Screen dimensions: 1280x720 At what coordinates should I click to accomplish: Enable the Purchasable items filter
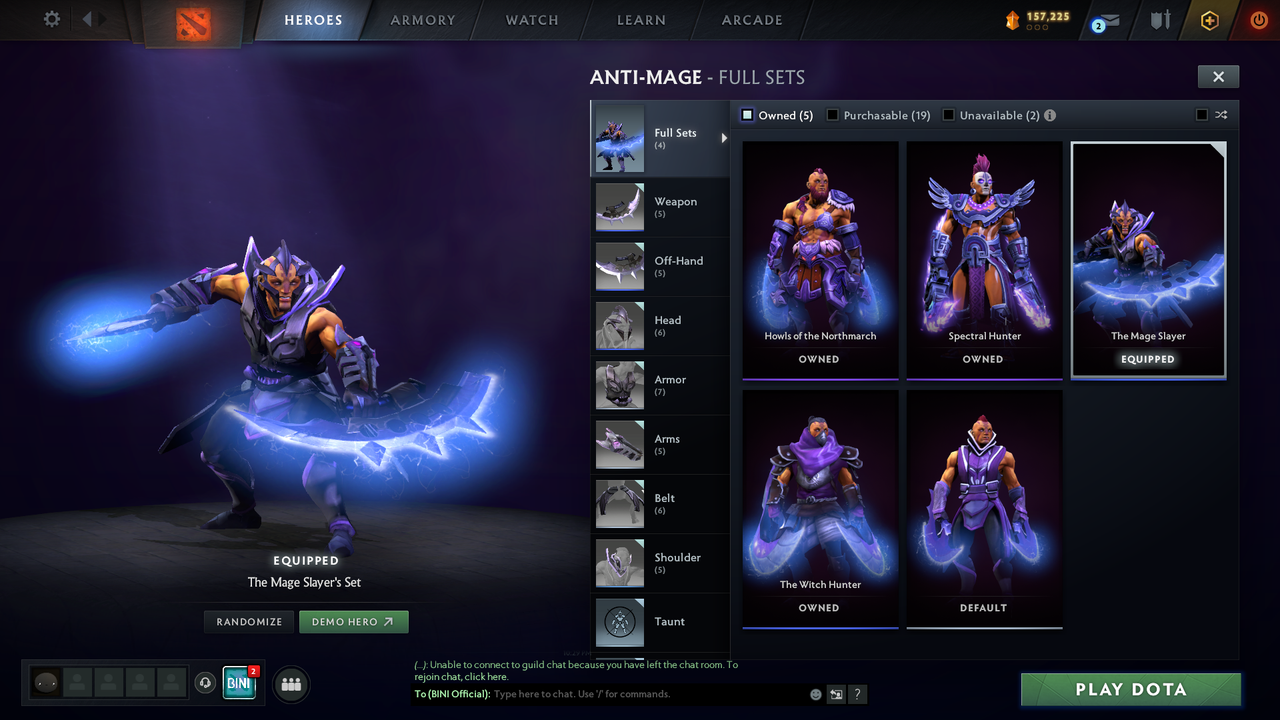(x=832, y=115)
